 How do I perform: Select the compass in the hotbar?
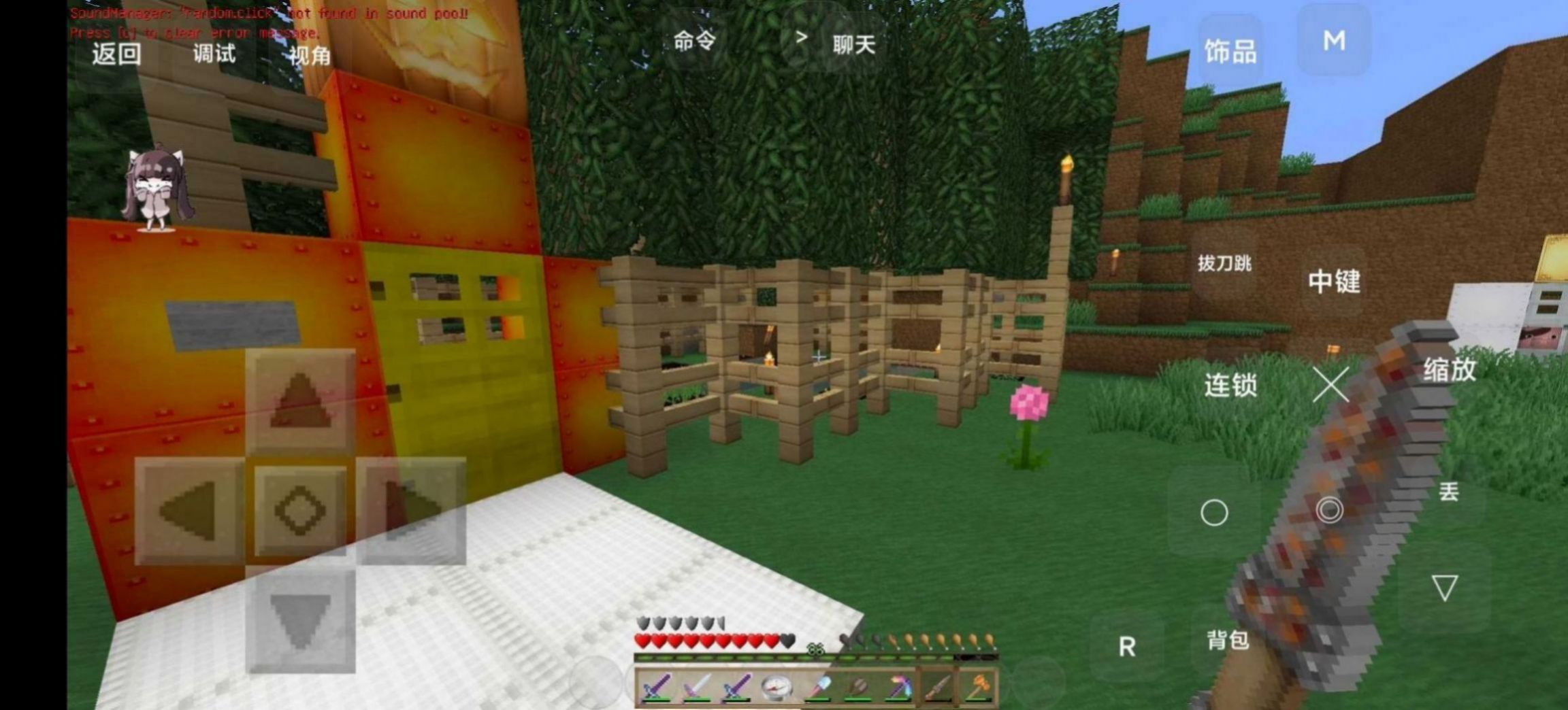pos(778,687)
